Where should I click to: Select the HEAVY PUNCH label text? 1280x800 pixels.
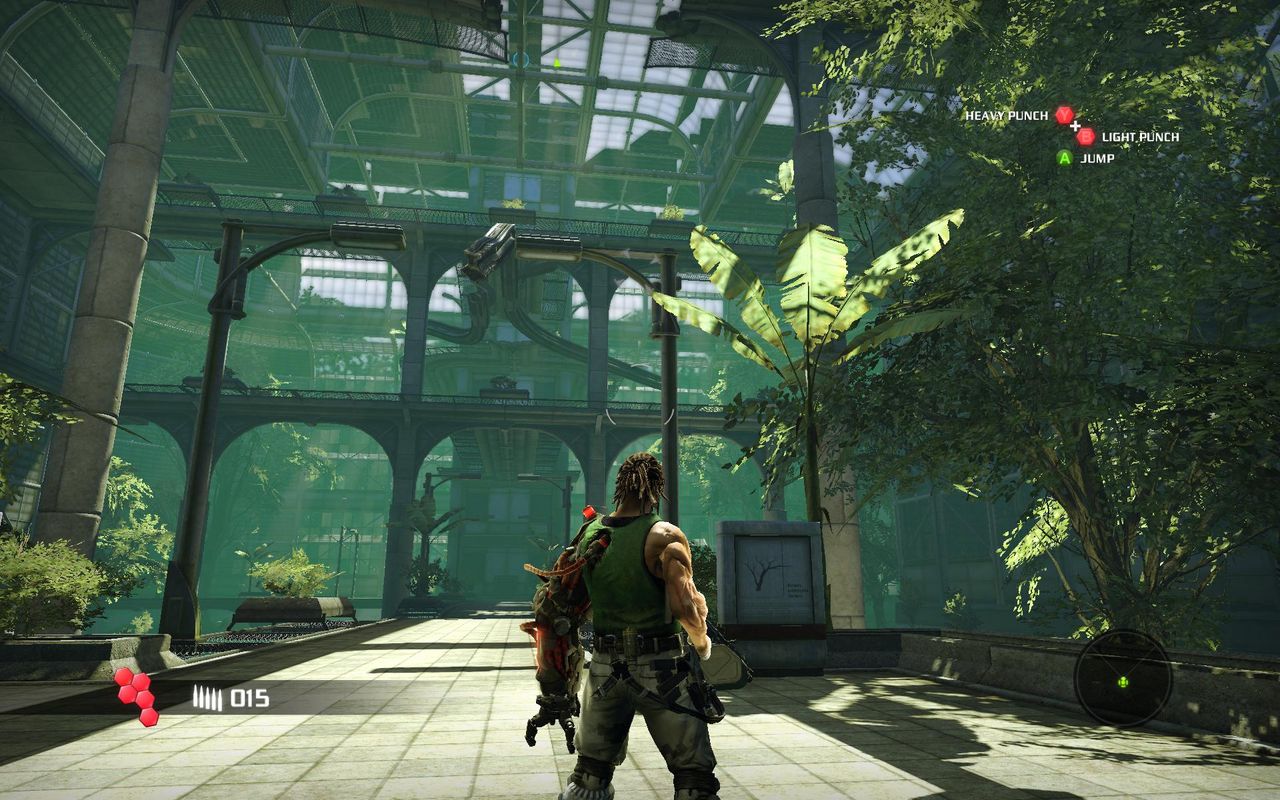click(1007, 115)
